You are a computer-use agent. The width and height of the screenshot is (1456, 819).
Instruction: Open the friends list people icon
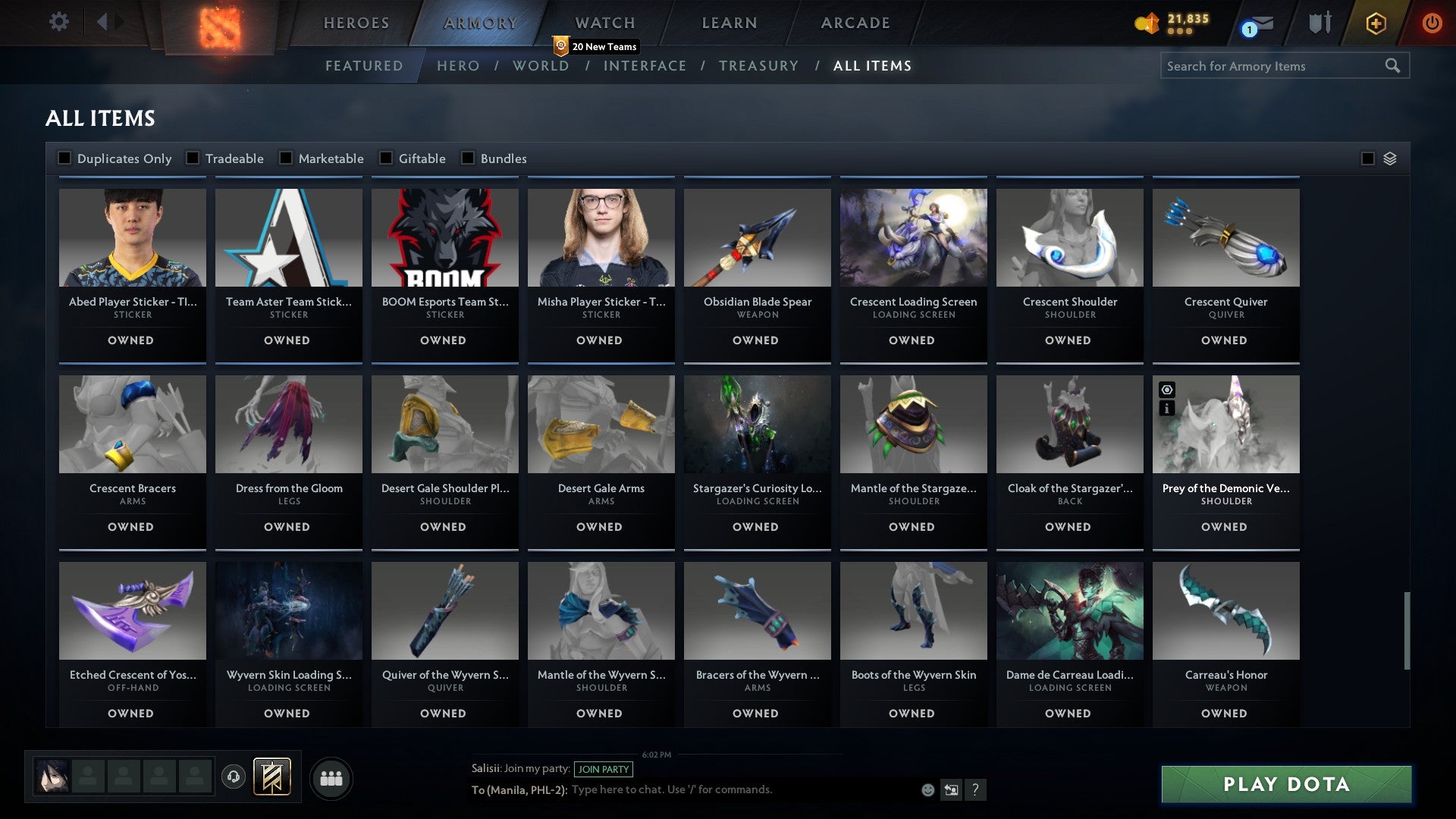click(x=331, y=777)
